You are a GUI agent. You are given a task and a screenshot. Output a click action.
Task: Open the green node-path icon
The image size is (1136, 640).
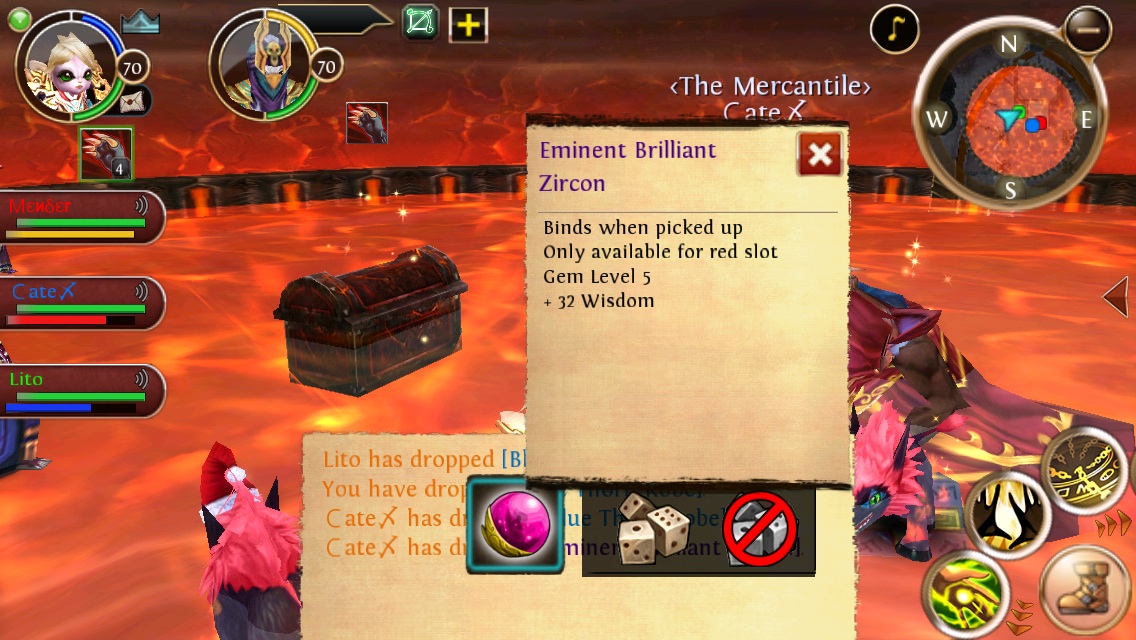(x=421, y=22)
